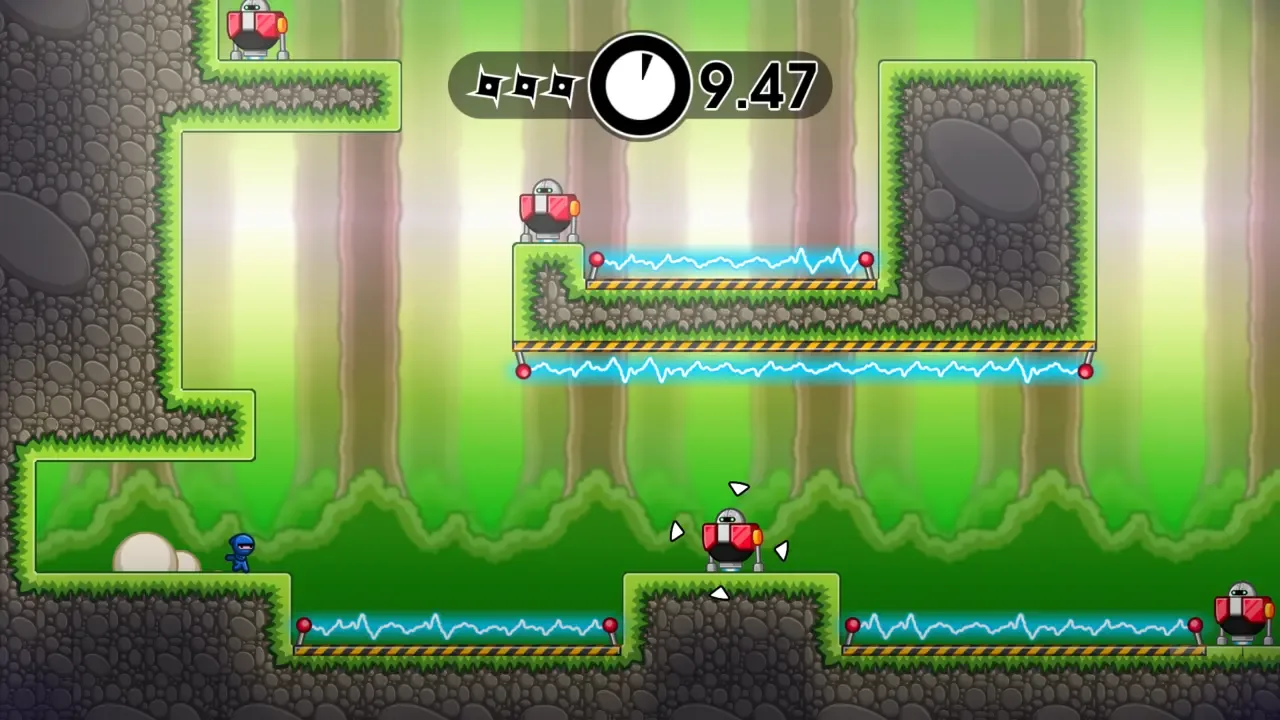1280x720 pixels.
Task: Toggle the left red node of the upper tripwire
Action: click(596, 258)
